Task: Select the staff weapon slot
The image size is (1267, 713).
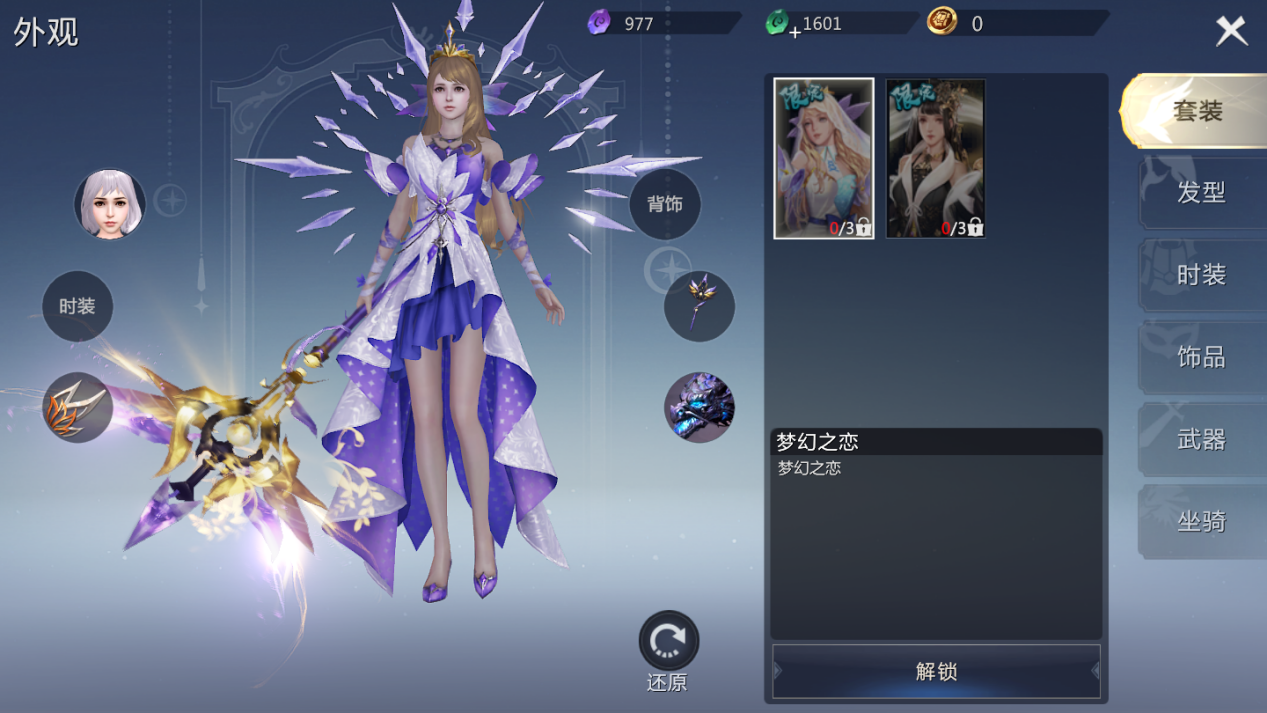Action: [699, 306]
